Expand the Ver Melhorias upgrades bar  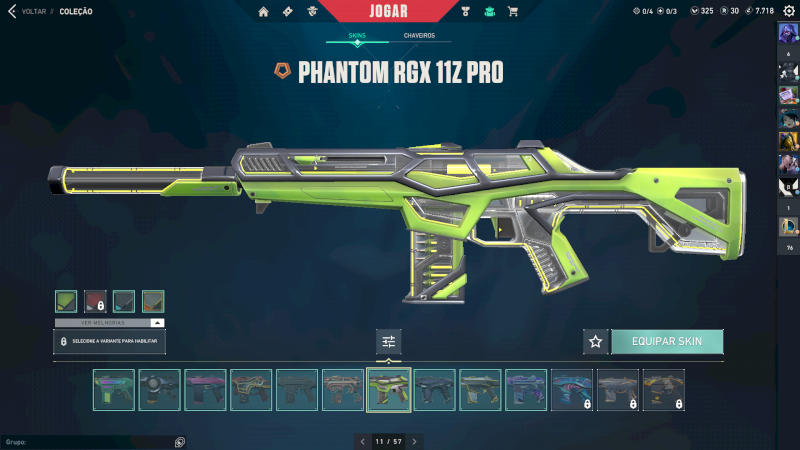click(109, 323)
